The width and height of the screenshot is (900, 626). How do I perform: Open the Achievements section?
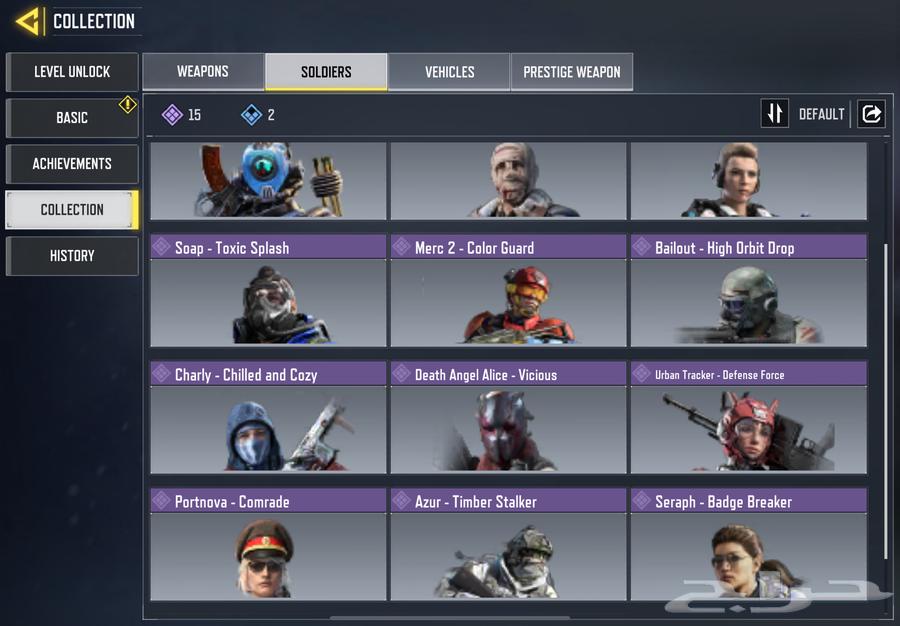click(x=72, y=164)
